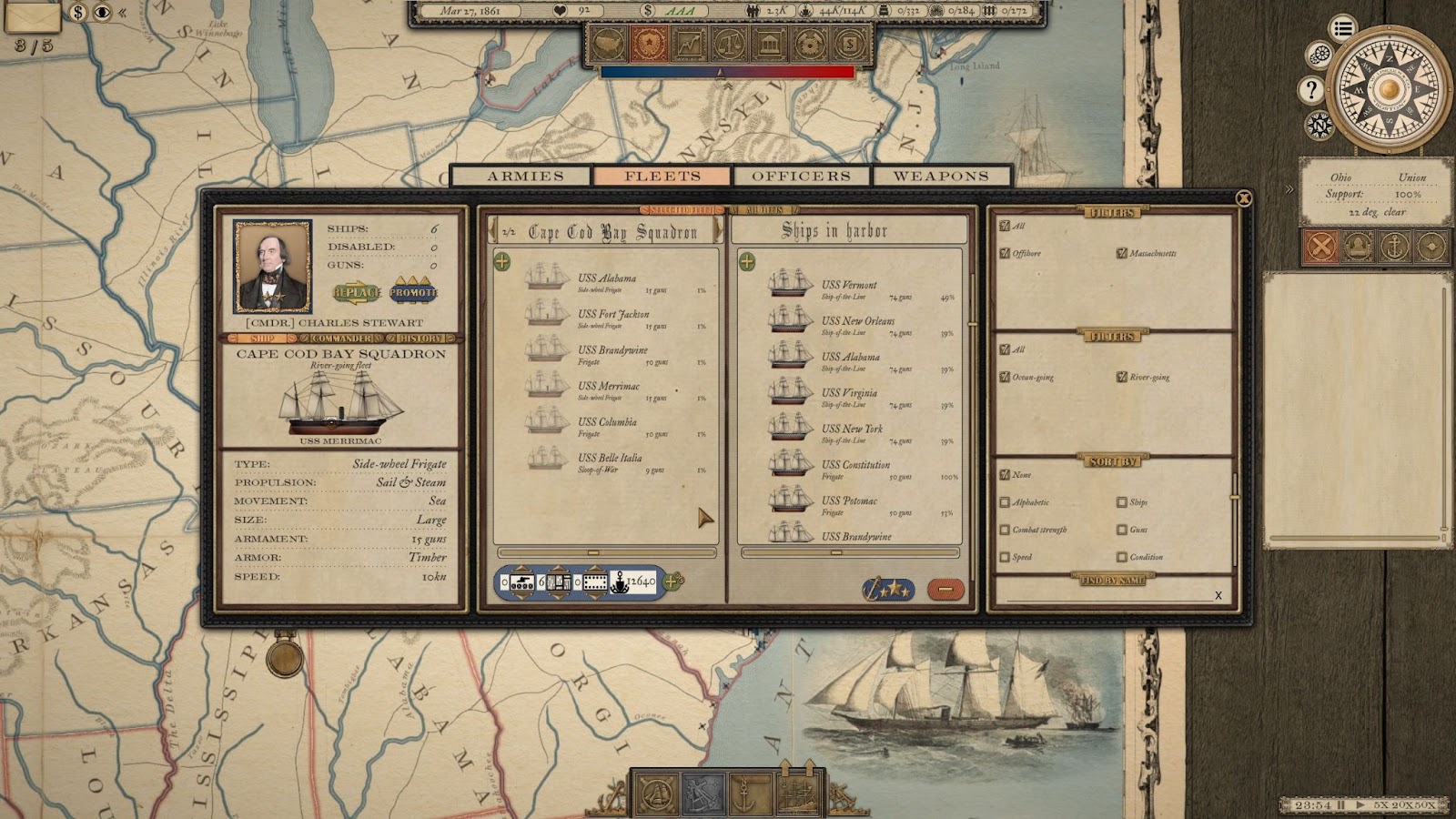Sort the list Alphabetically

(1005, 502)
